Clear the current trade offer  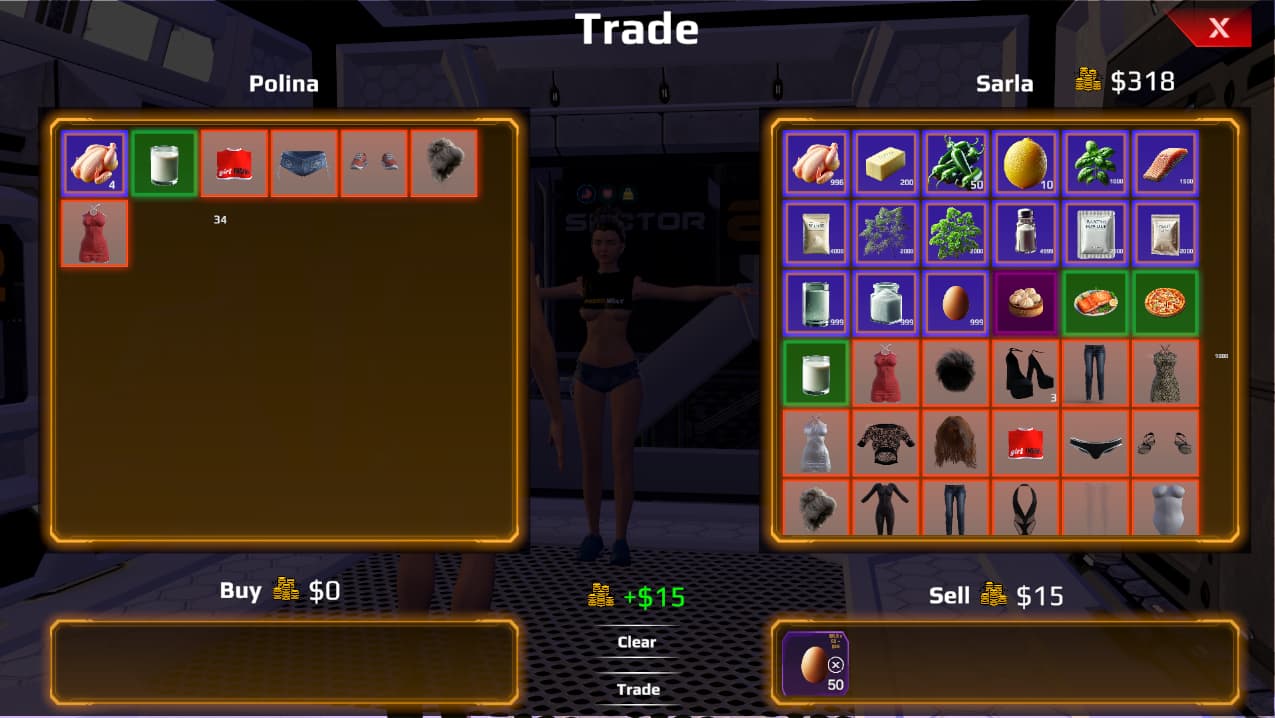(x=637, y=642)
